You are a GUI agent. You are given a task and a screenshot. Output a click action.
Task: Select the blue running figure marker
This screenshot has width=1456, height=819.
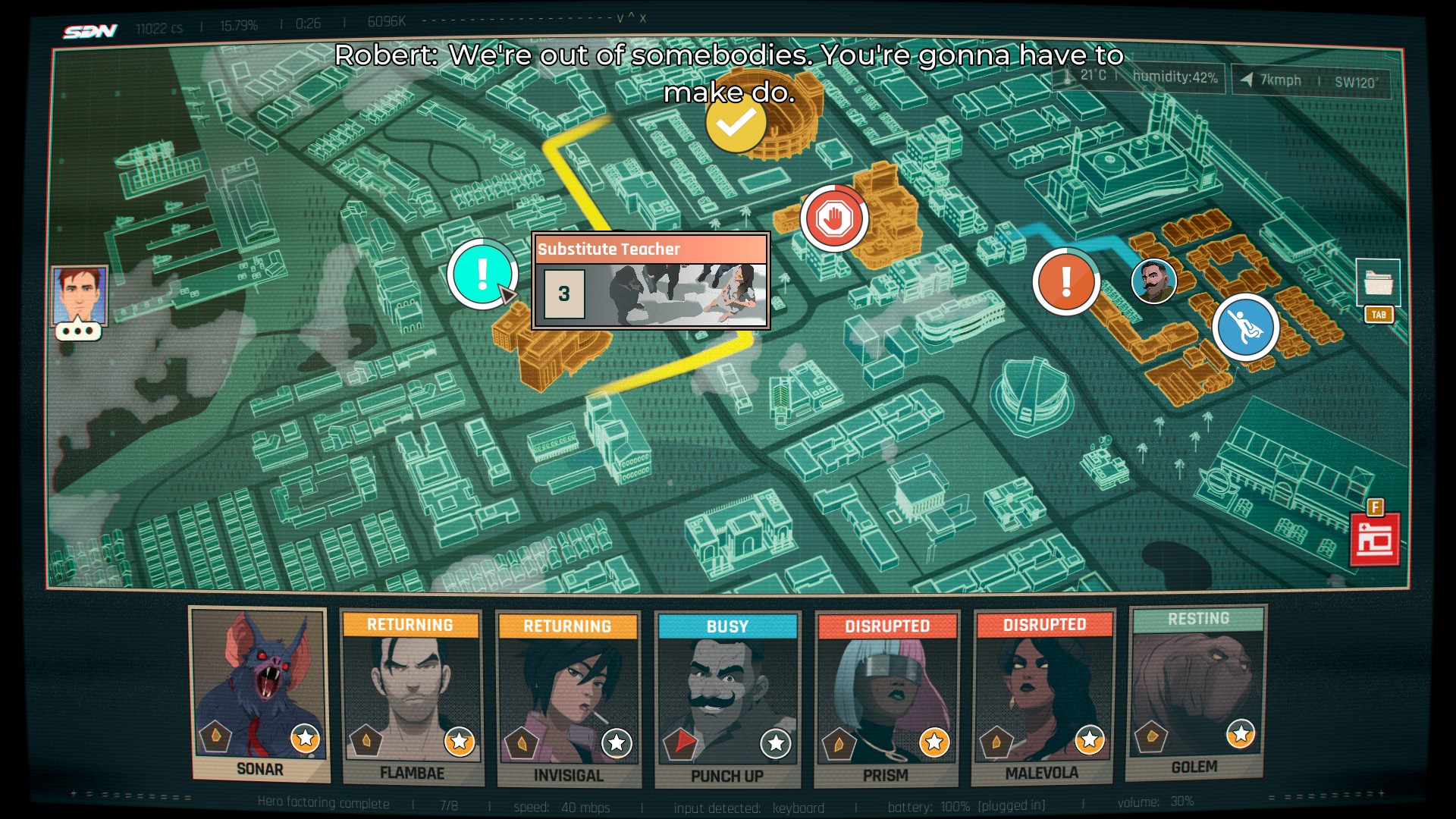(x=1245, y=328)
